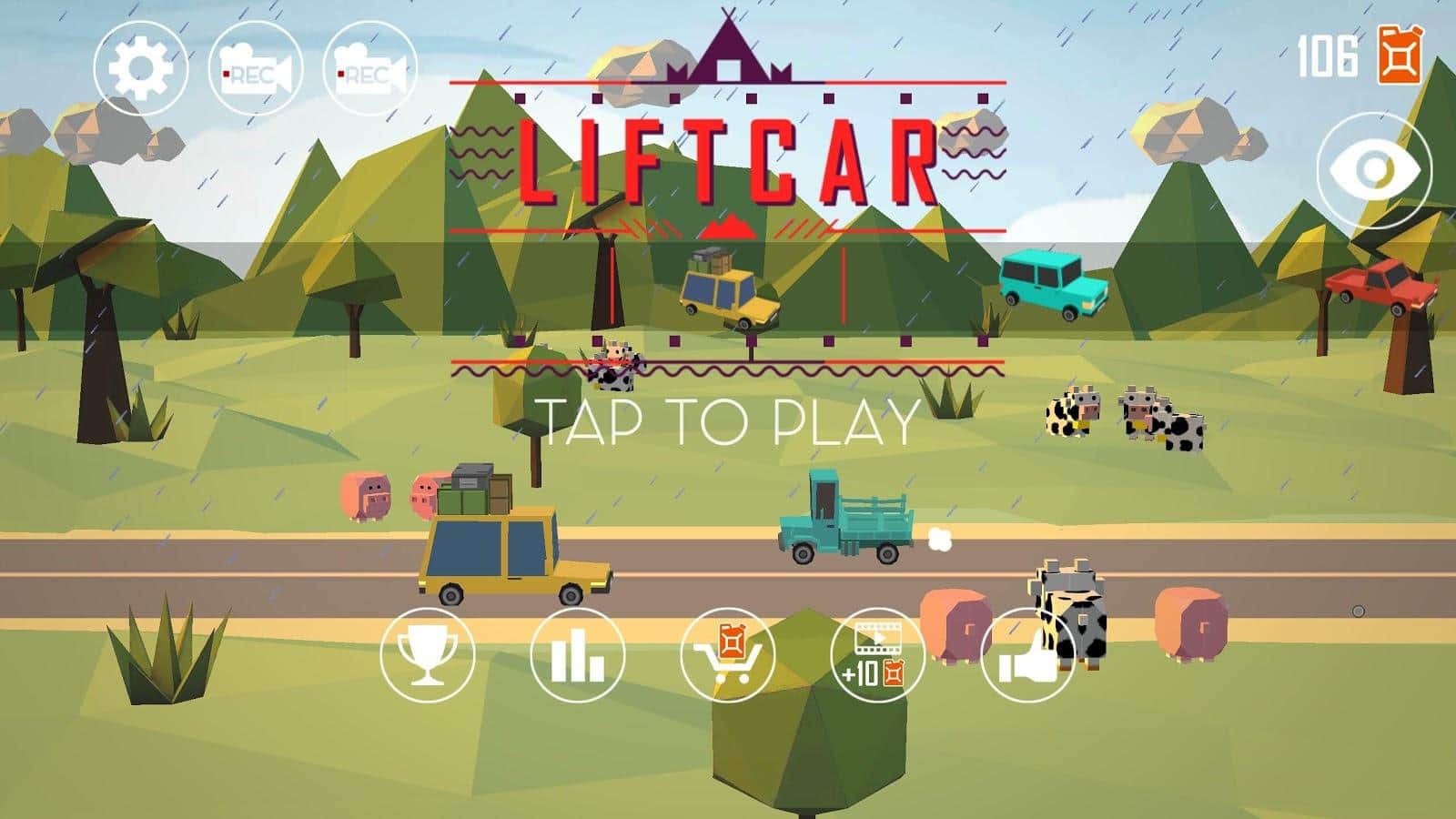The width and height of the screenshot is (1456, 819).
Task: View the leaderboard stats icon
Action: point(574,653)
